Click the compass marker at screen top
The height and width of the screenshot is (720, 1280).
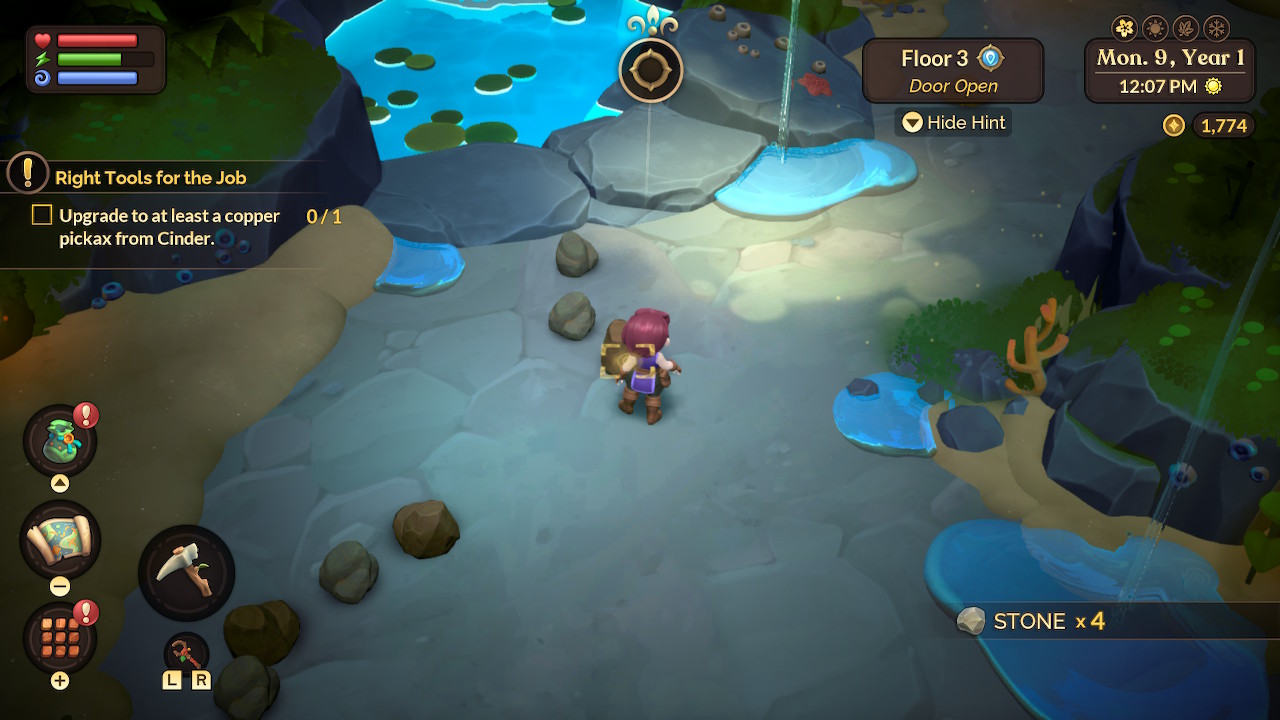point(650,70)
